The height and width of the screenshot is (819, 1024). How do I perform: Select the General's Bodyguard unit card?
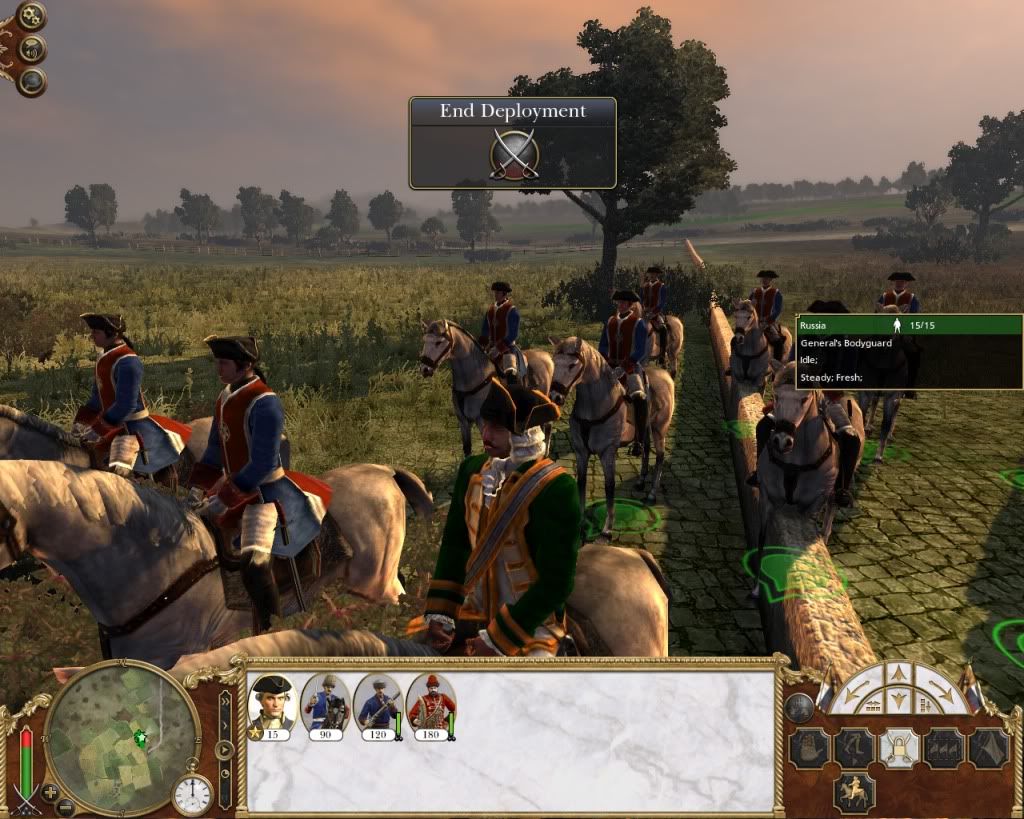tap(270, 705)
